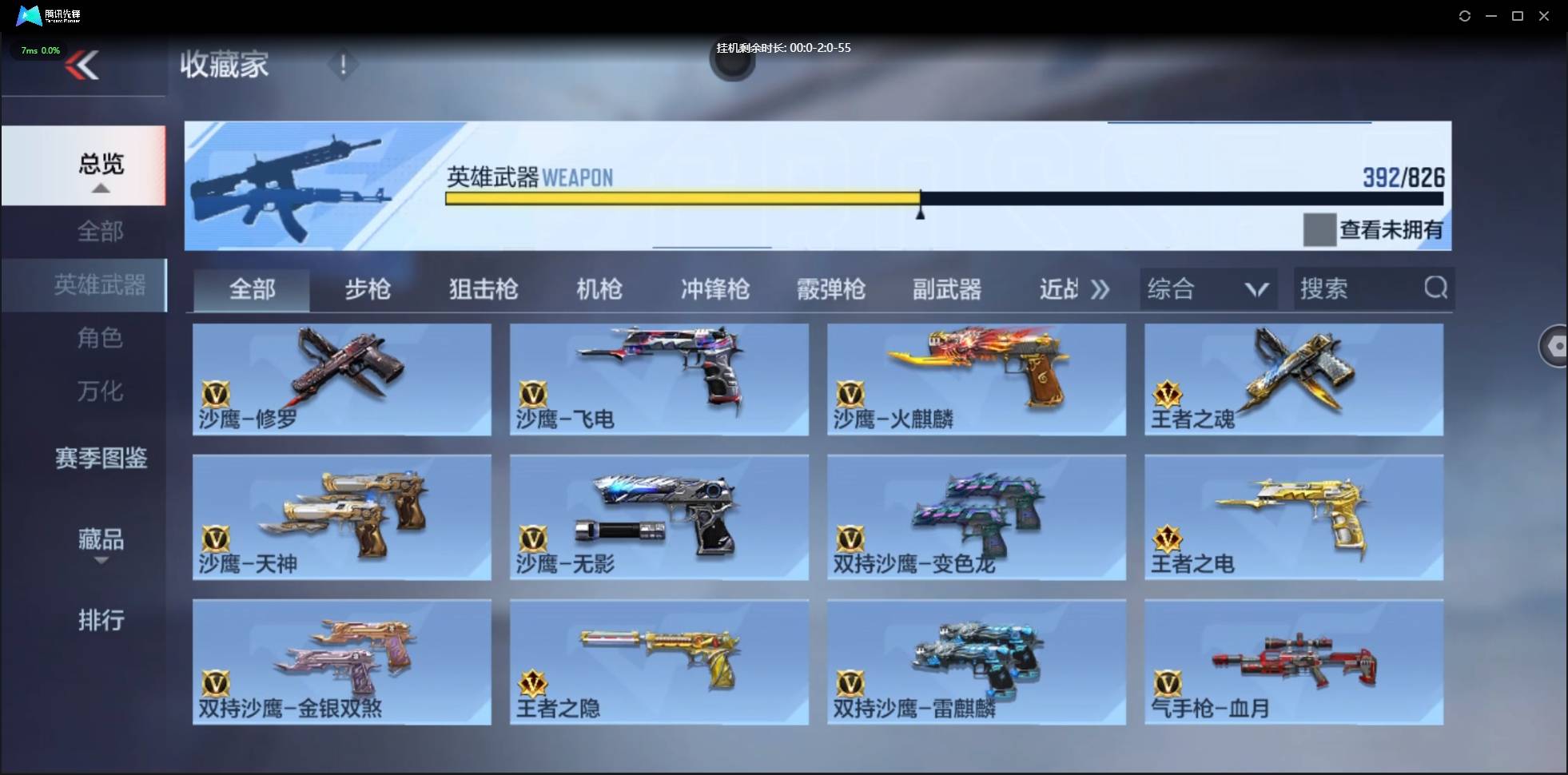Screen dimensions: 1568x775
Task: Open the 赛季图鉴 section in the sidebar
Action: point(101,458)
